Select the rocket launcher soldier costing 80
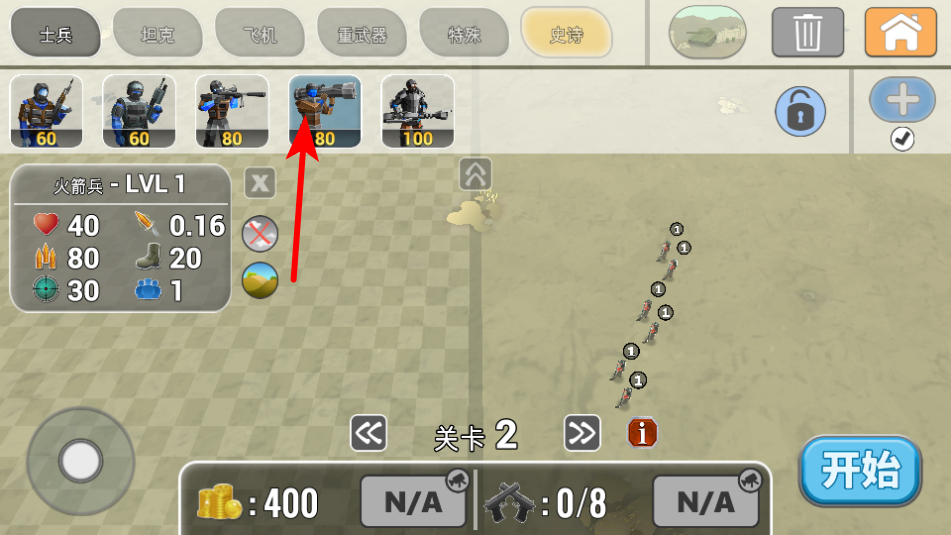951x535 pixels. (325, 111)
